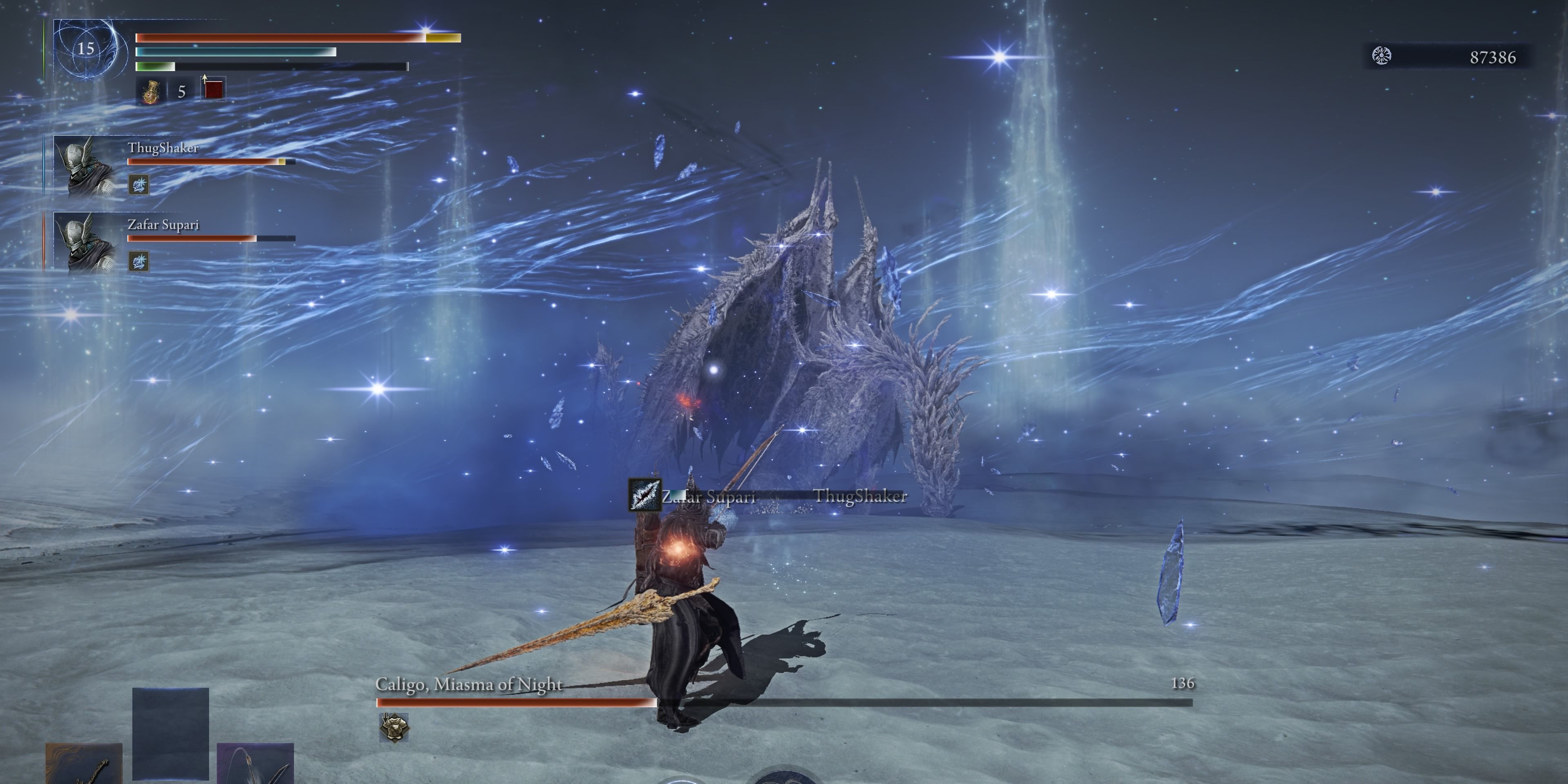
Task: Click the boss name Caligo, Miasma of Night
Action: [469, 685]
